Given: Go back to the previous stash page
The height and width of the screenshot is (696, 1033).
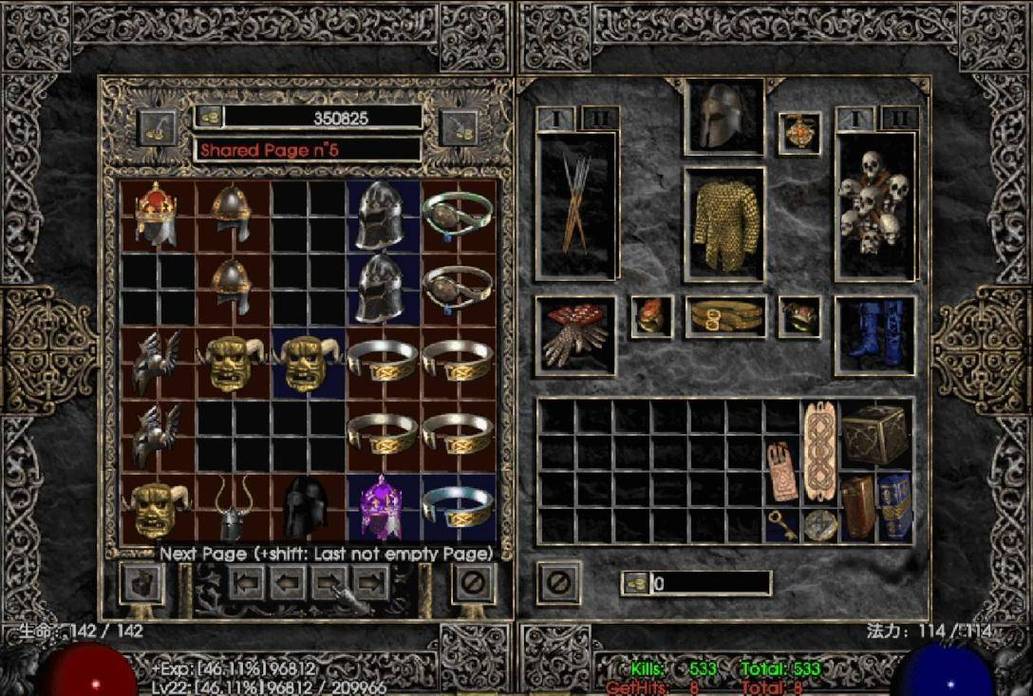Looking at the screenshot, I should [x=287, y=582].
